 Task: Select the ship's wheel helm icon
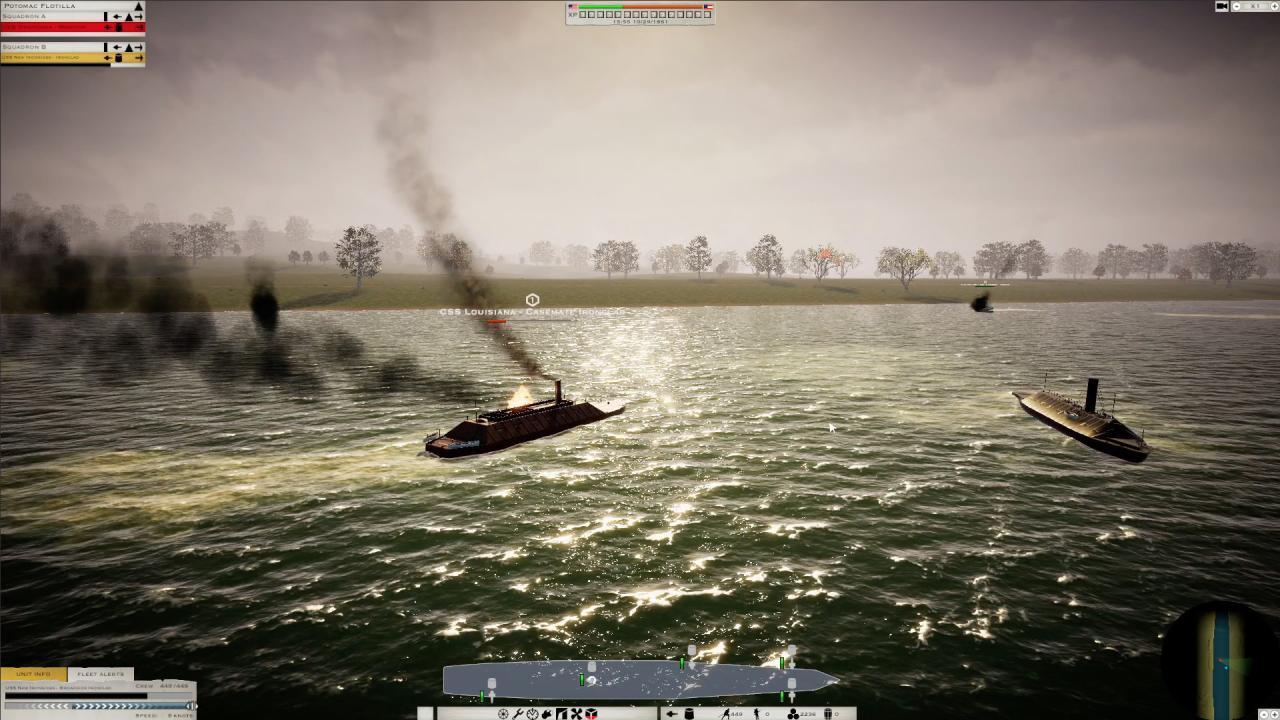coord(504,713)
